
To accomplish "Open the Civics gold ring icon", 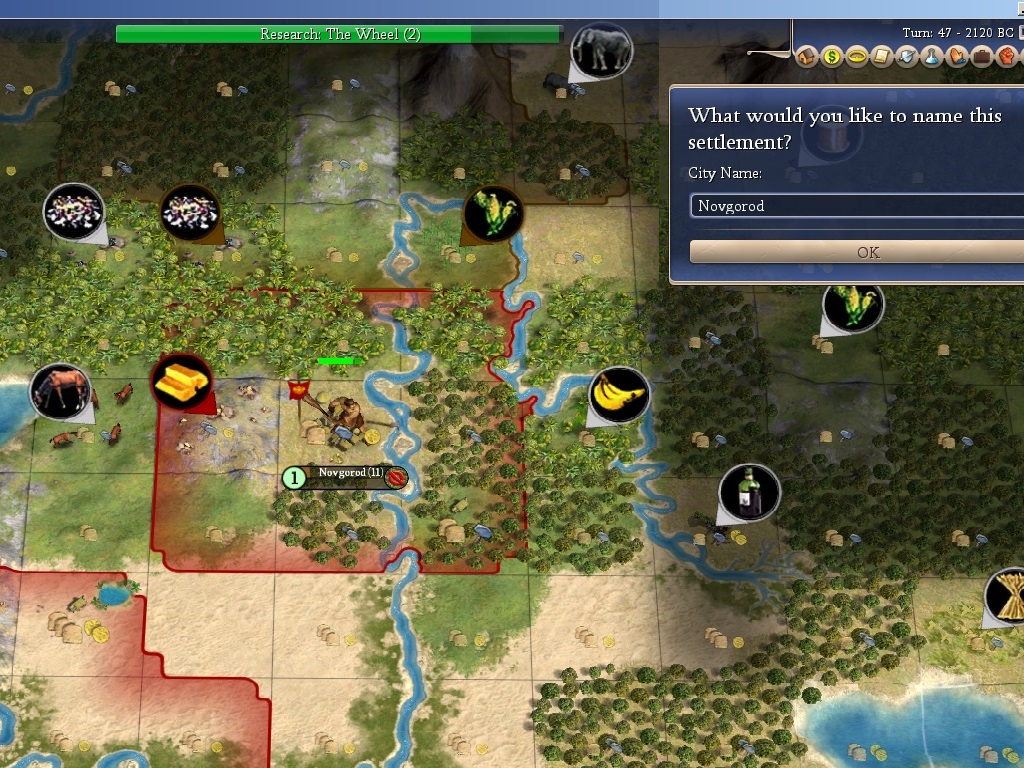I will 857,57.
